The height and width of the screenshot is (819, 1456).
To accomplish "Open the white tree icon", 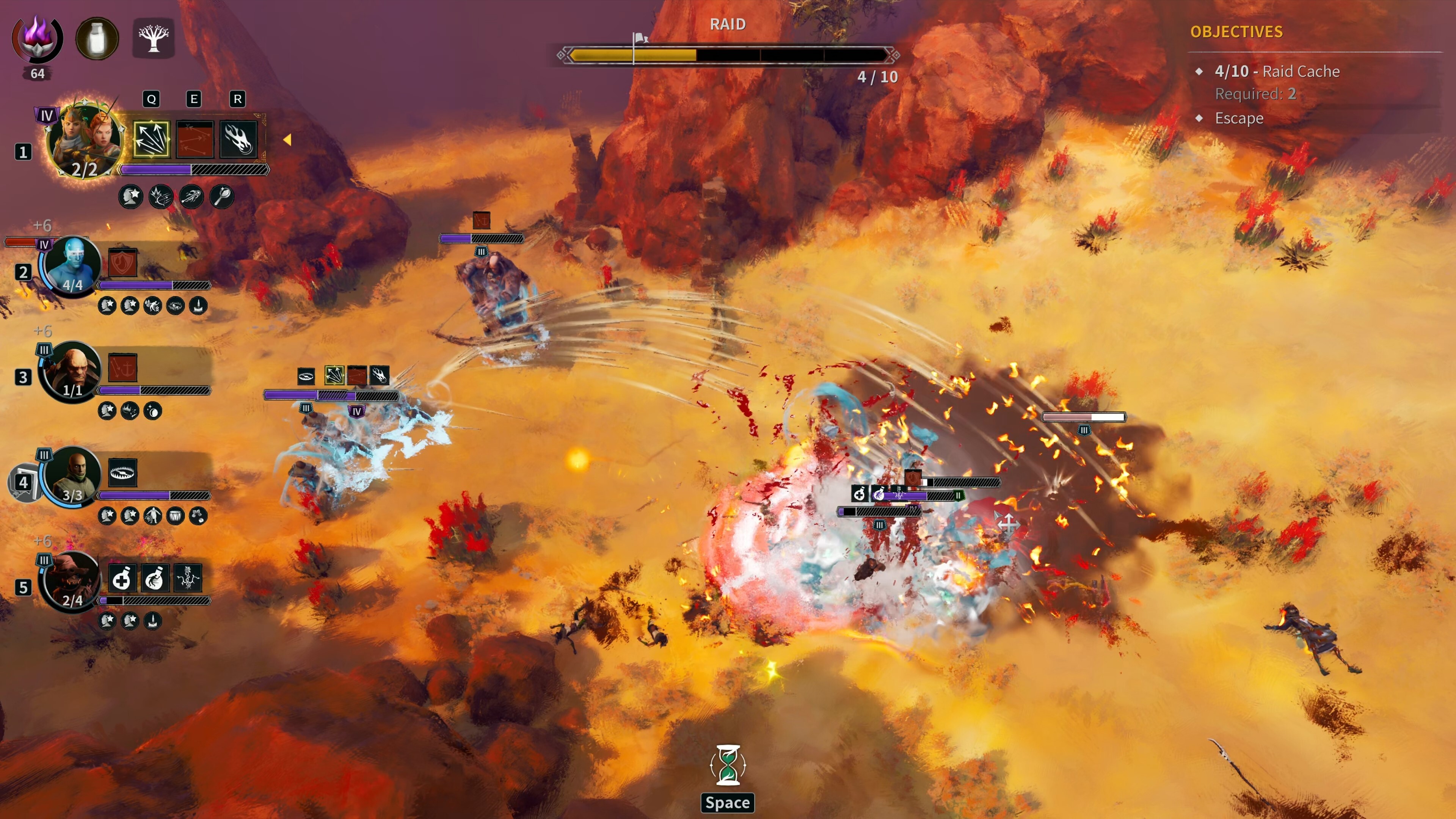I will click(x=153, y=38).
